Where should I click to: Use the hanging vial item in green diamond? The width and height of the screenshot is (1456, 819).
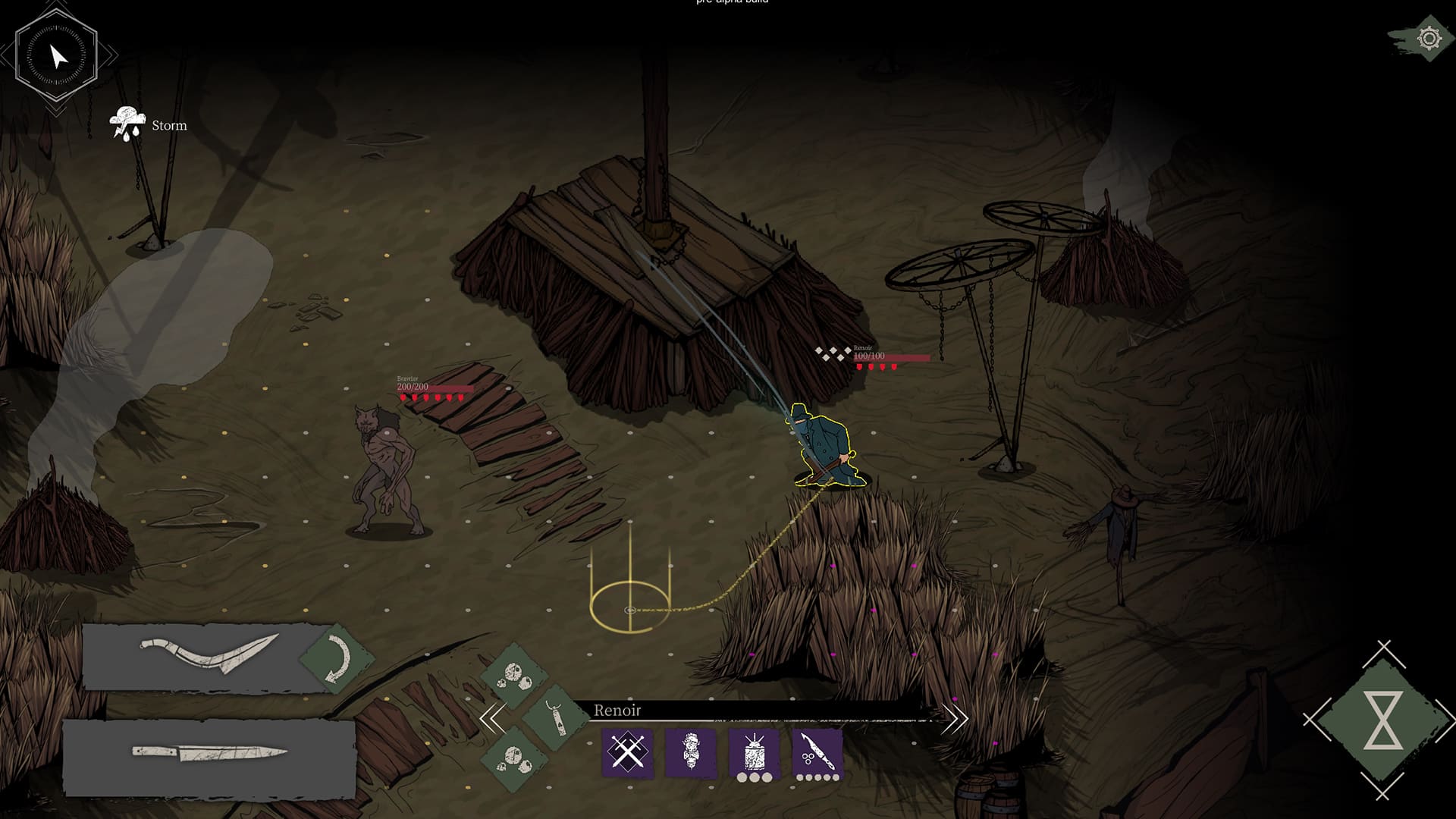click(556, 717)
